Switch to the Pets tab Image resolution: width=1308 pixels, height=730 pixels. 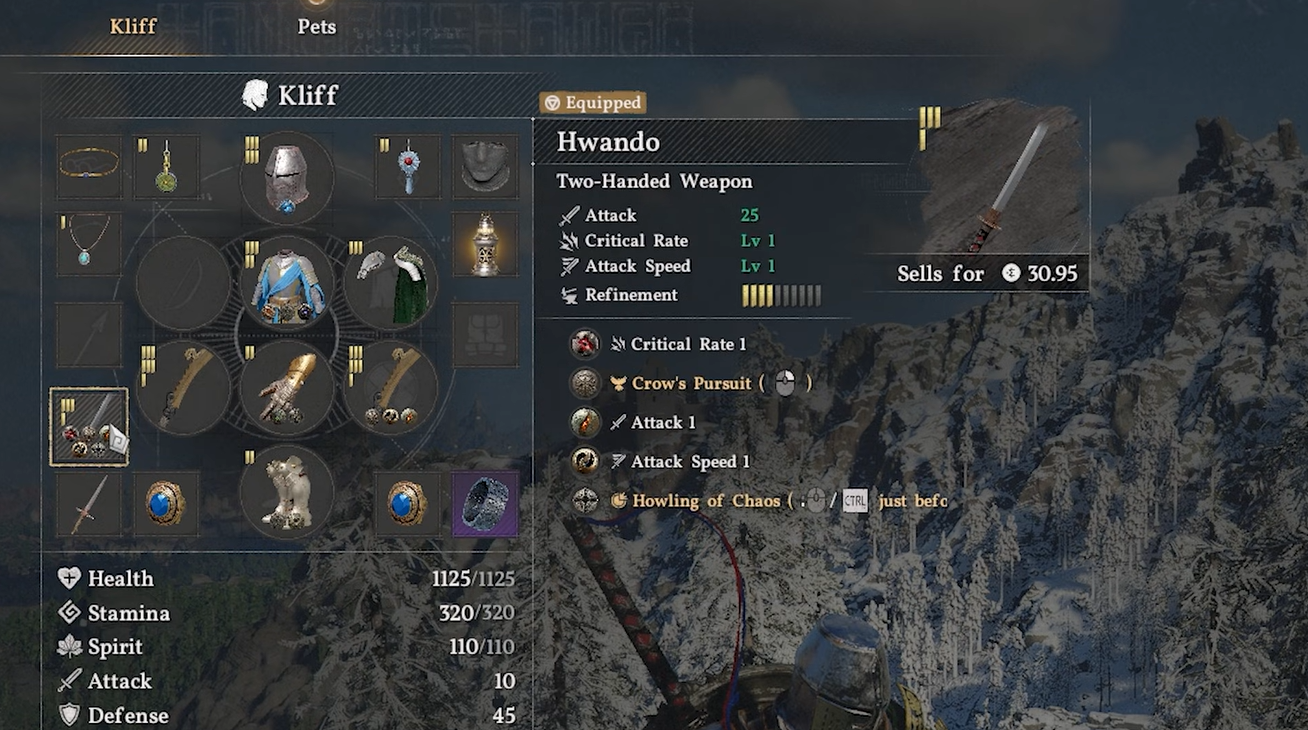(x=316, y=27)
